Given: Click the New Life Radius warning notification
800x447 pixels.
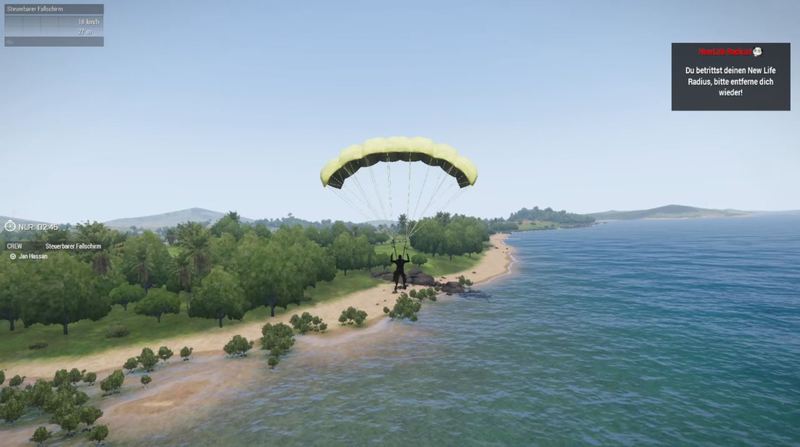Looking at the screenshot, I should coord(730,76).
